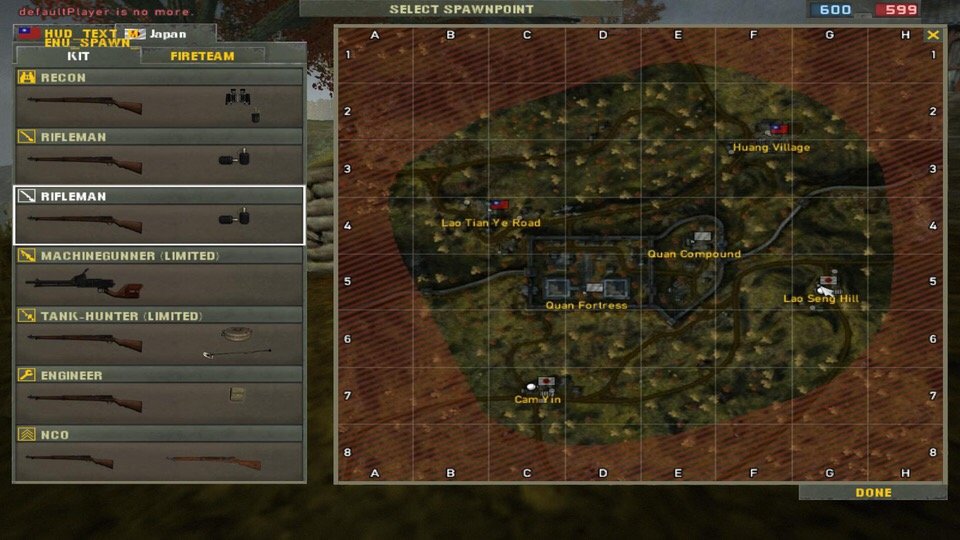Pick the Tank-Hunter (Limited) kit
This screenshot has height=540, width=960.
point(159,336)
